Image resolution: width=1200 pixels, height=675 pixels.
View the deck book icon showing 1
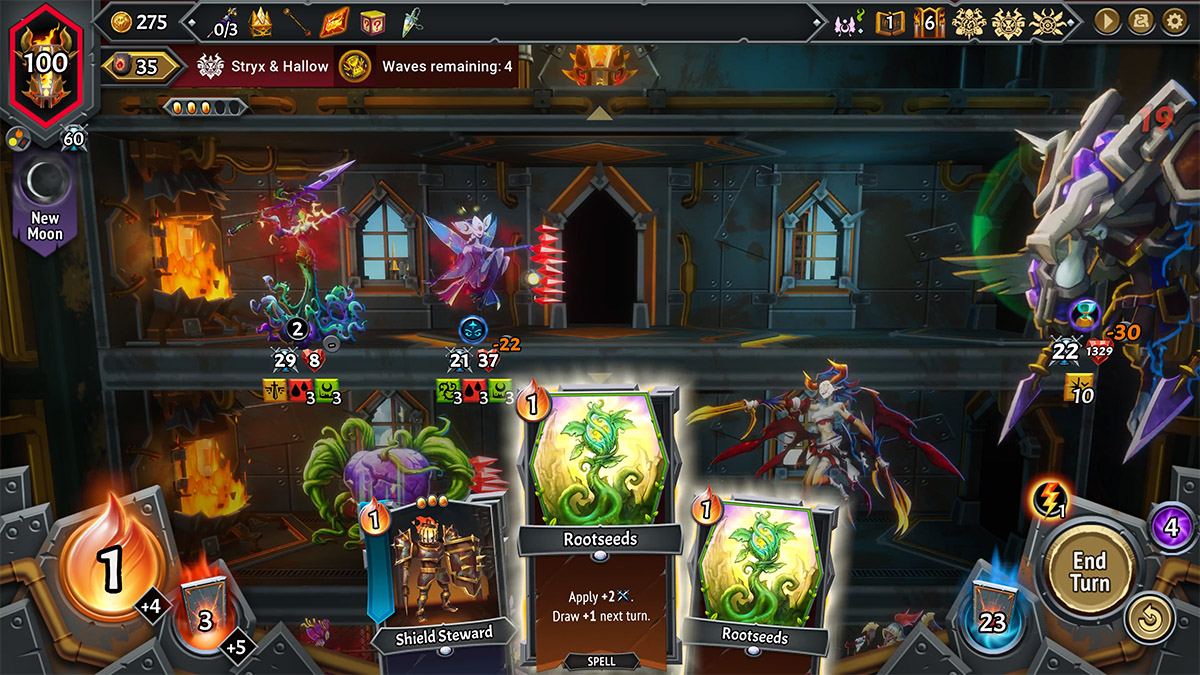[889, 21]
